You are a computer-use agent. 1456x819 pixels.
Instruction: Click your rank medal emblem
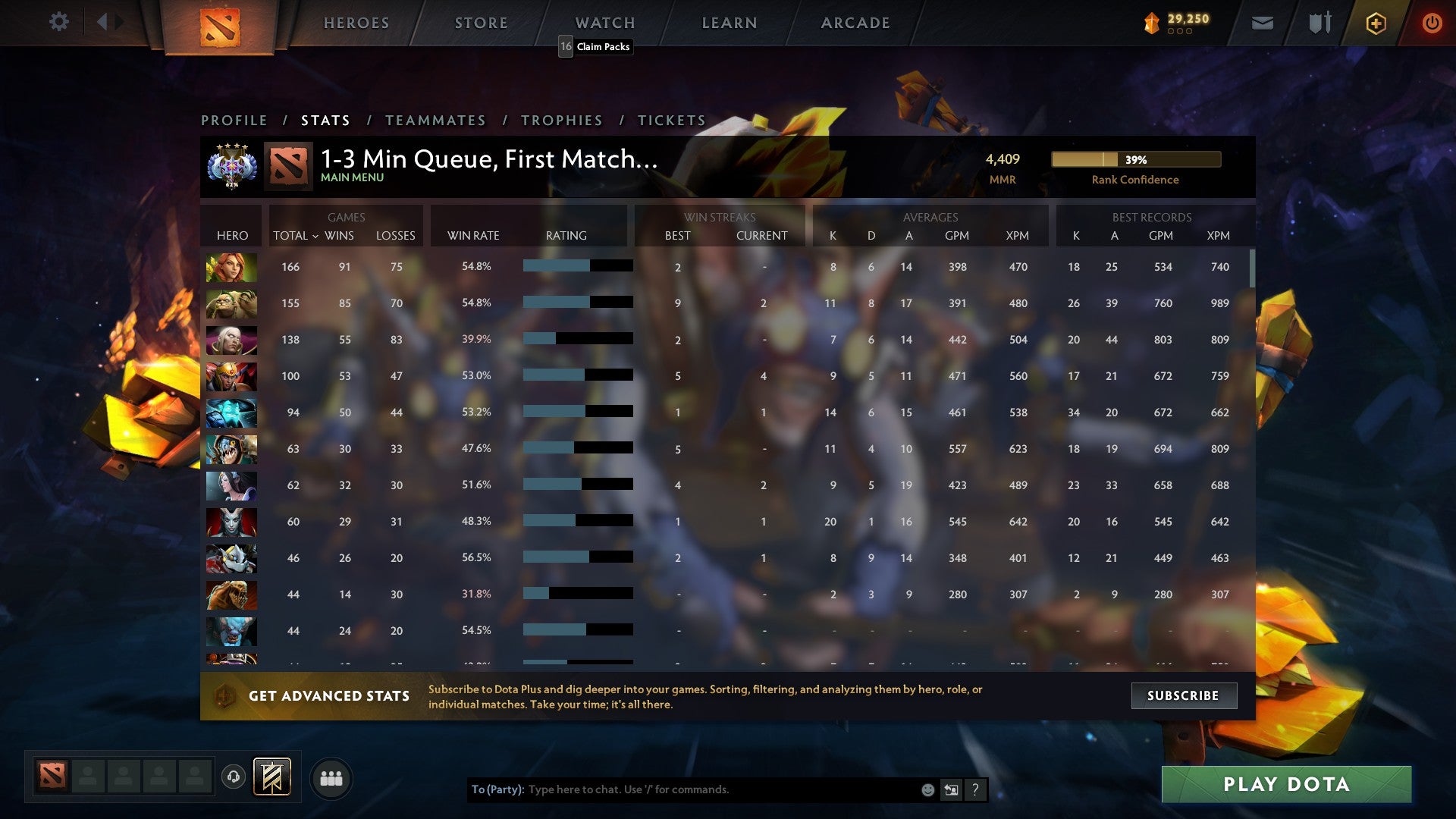tap(231, 166)
